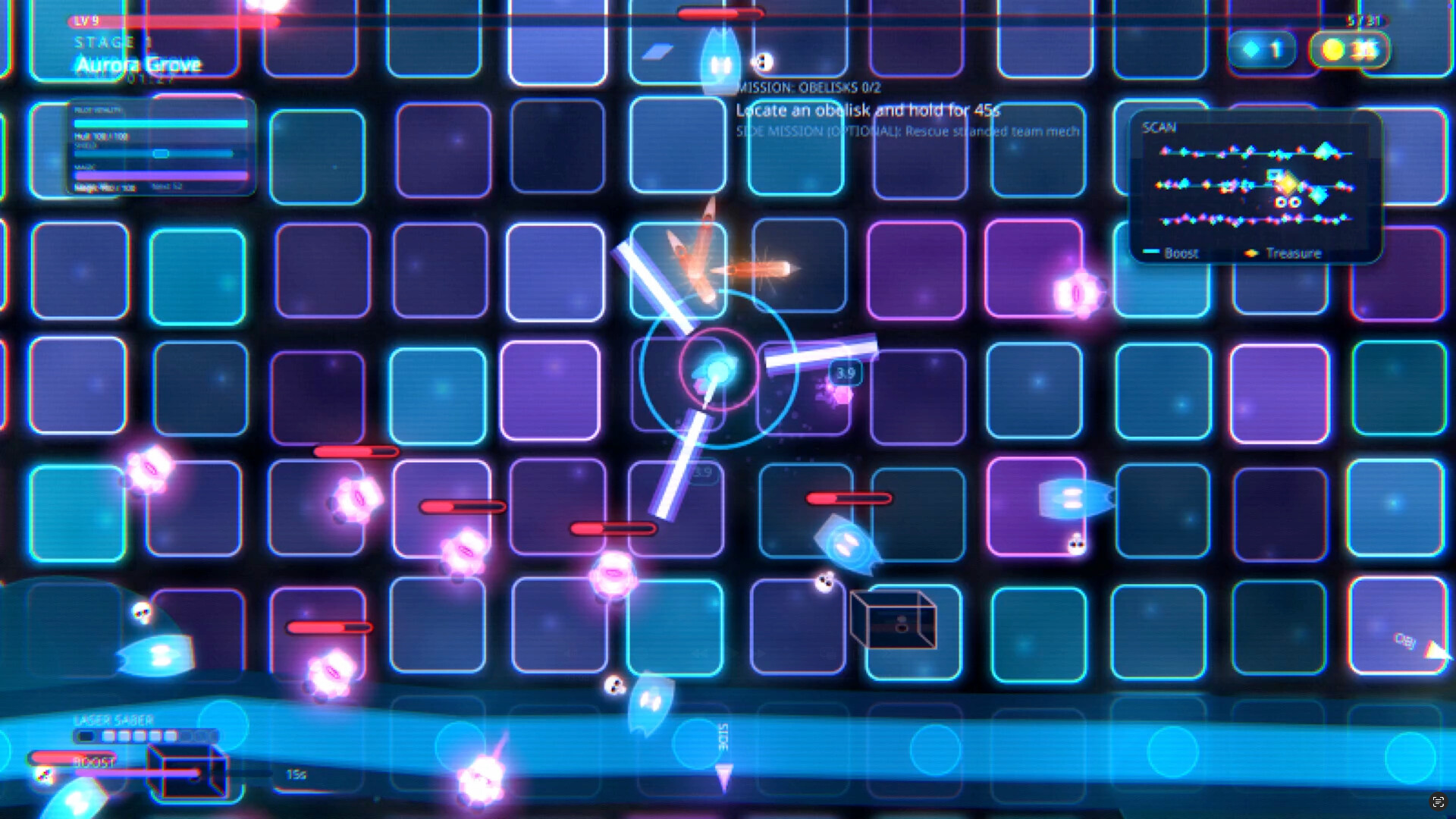Screen dimensions: 1456x819
Task: Click the yellow coin counter icon
Action: tap(1332, 49)
